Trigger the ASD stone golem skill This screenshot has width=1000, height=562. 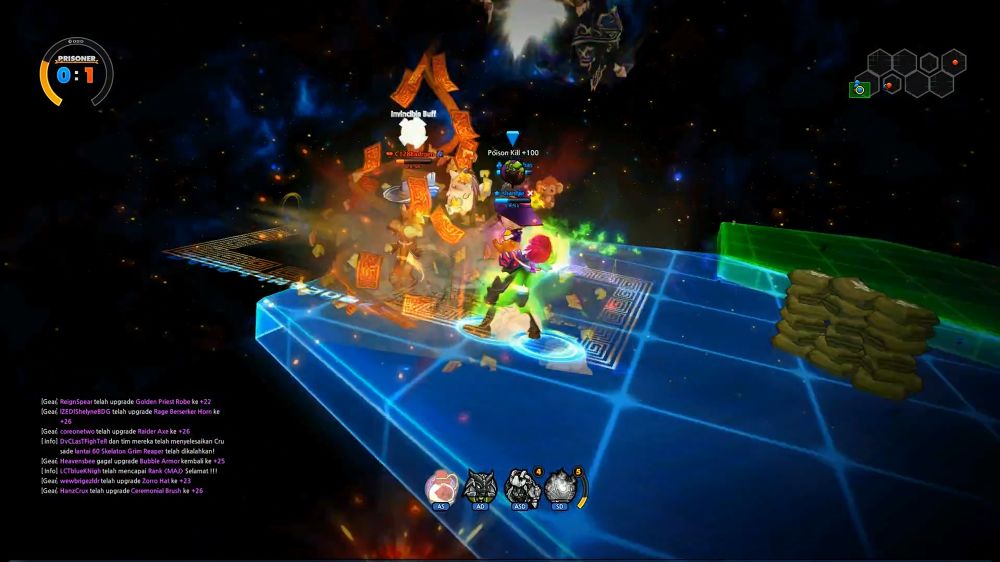521,488
